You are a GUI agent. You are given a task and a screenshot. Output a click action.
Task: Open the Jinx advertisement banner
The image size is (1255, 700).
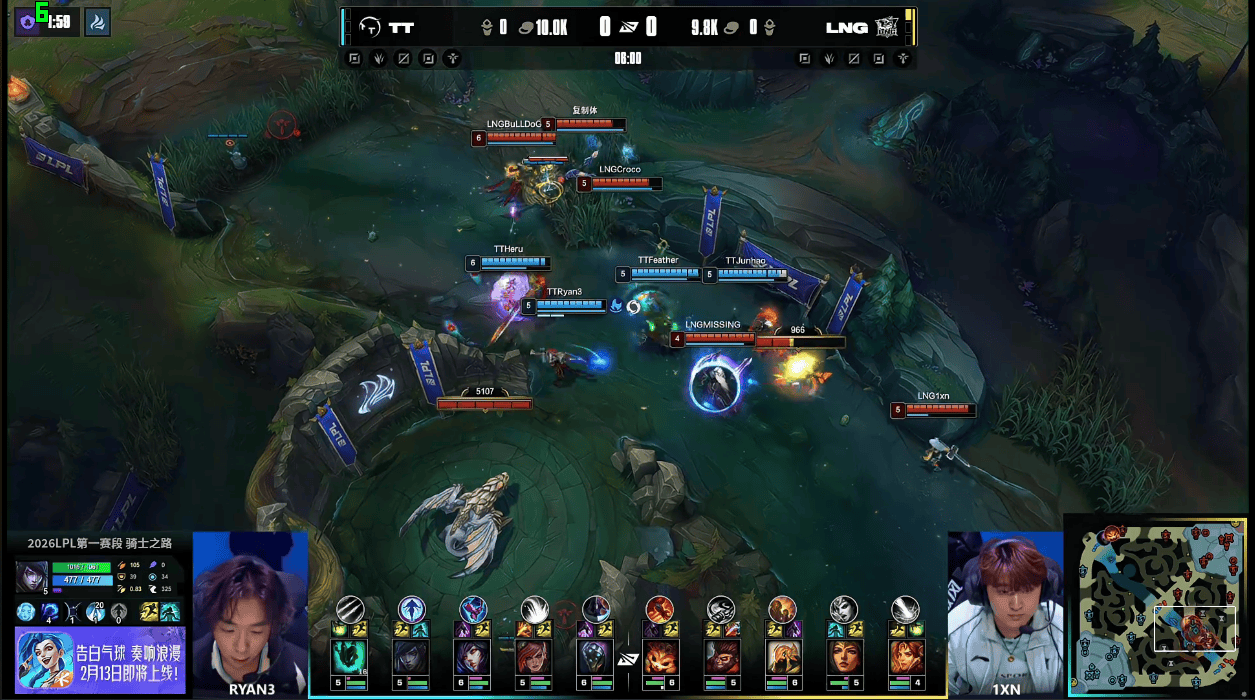[100, 659]
